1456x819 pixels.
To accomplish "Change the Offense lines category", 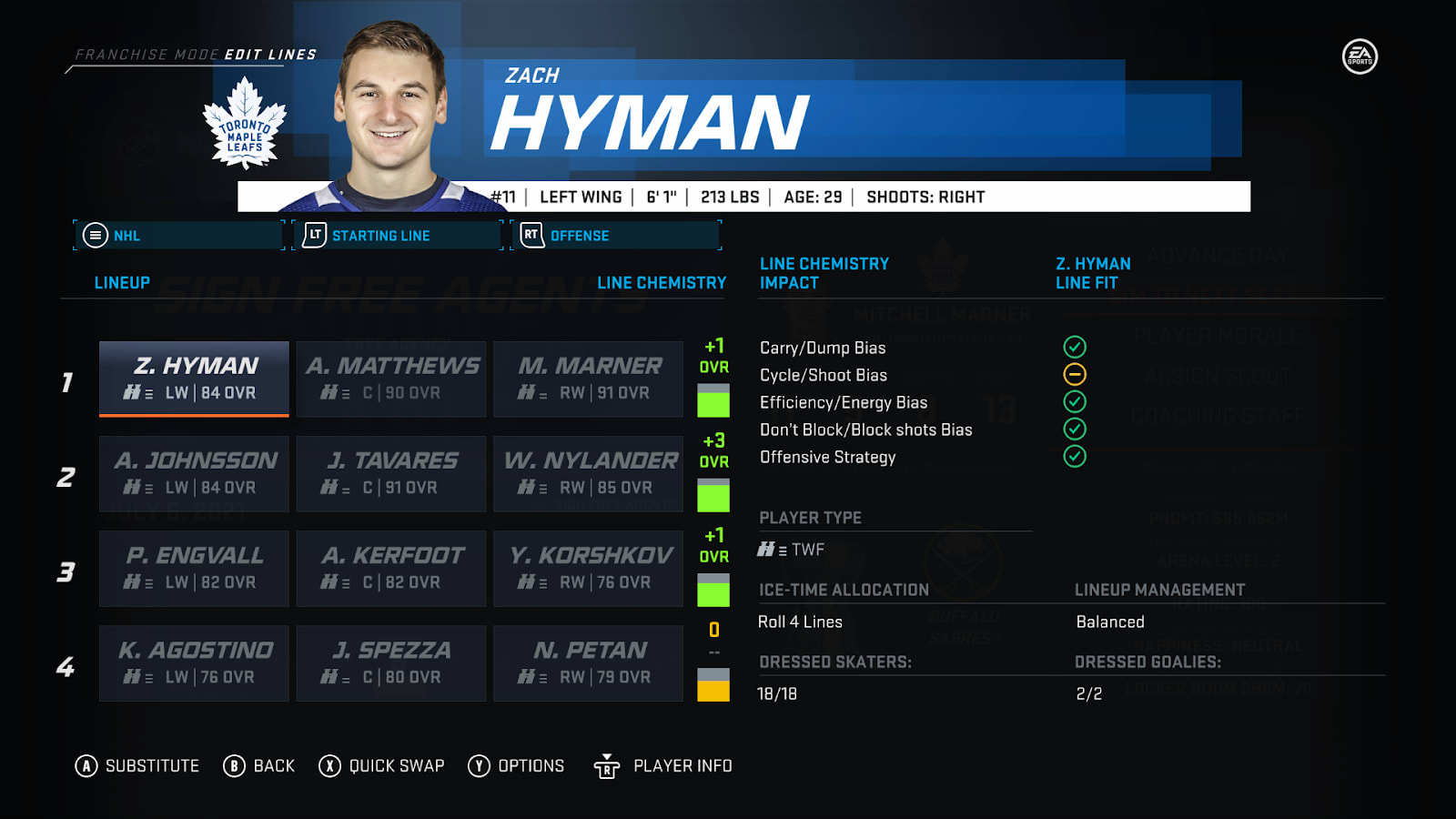I will (x=616, y=236).
